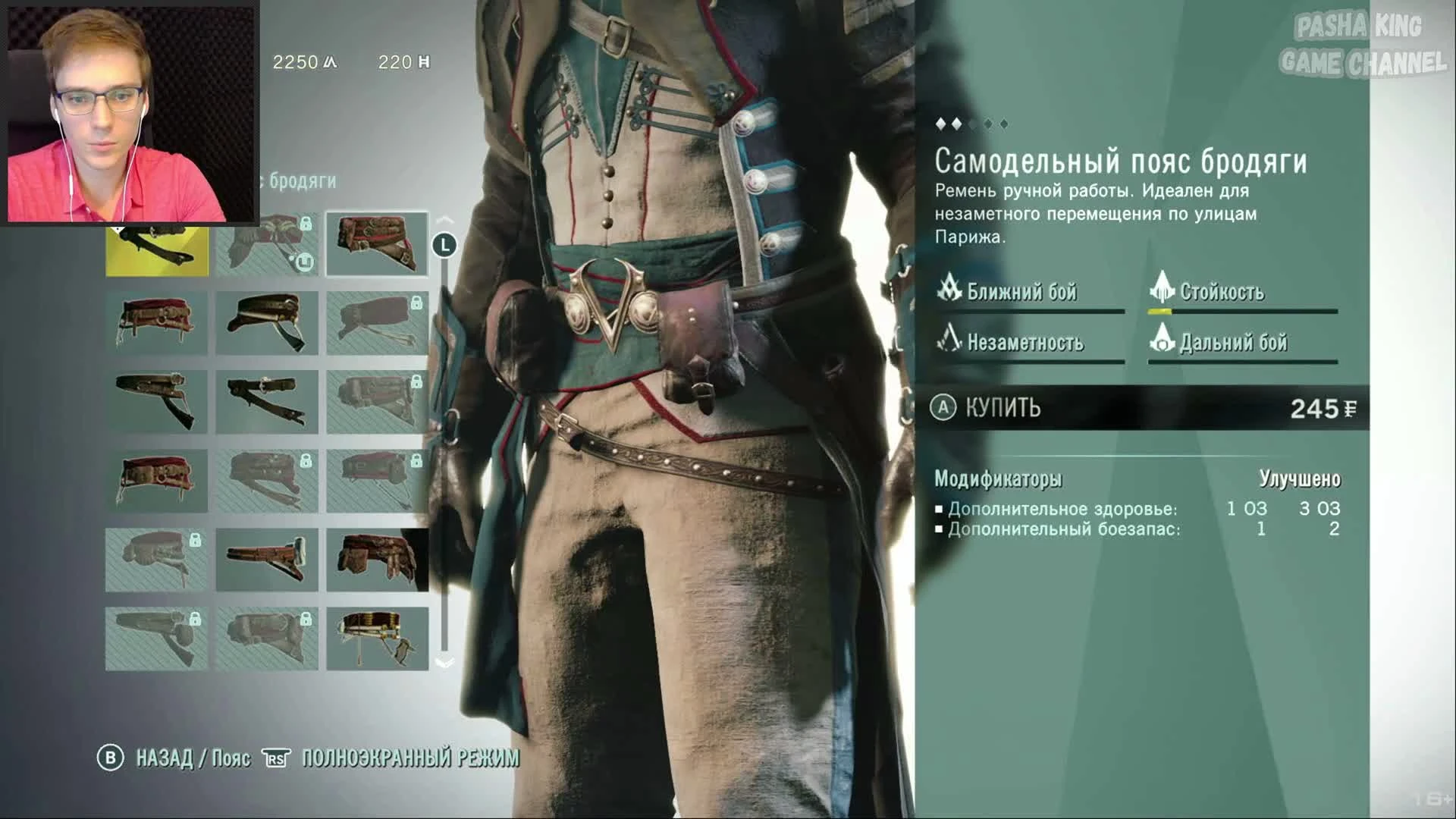Image resolution: width=1456 pixels, height=819 pixels.
Task: Click the Дальний бой ranged combat icon
Action: [1162, 343]
